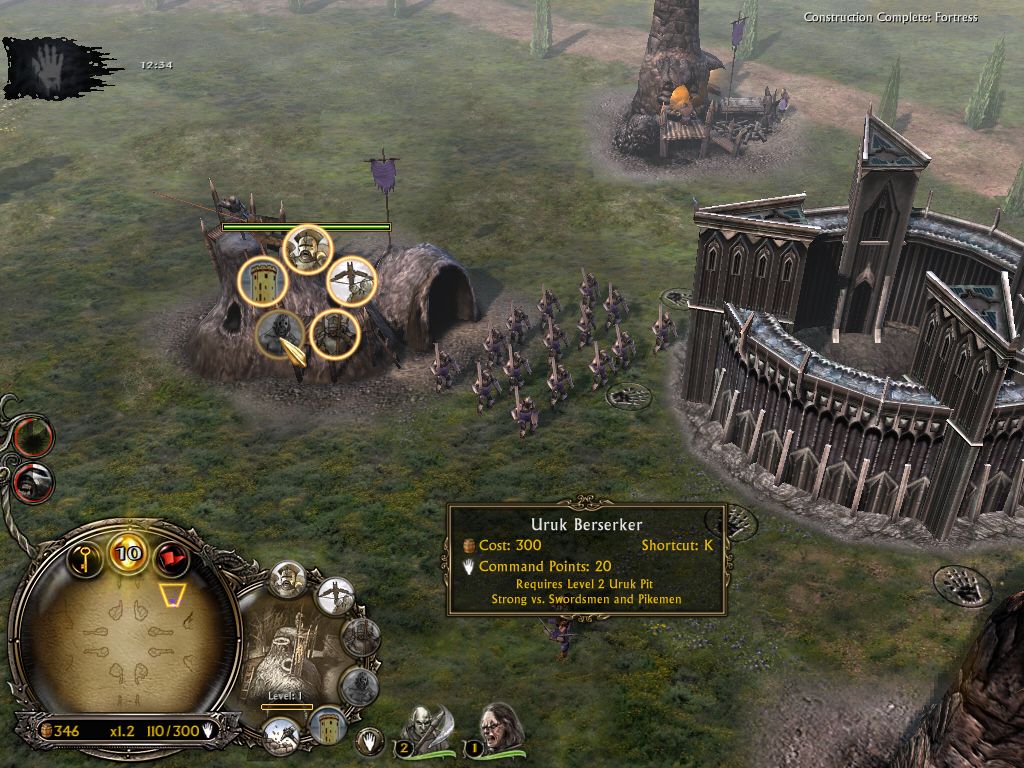Activate the lower round power icon
Image resolution: width=1024 pixels, height=768 pixels.
coord(35,482)
